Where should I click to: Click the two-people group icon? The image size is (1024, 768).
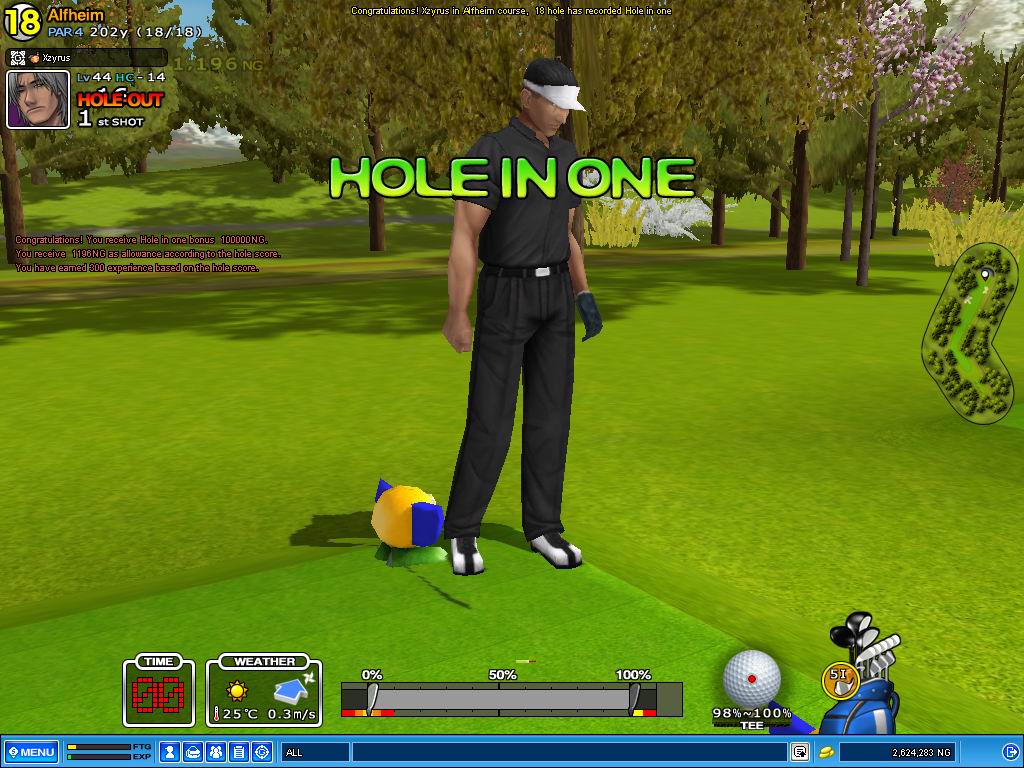pyautogui.click(x=217, y=752)
